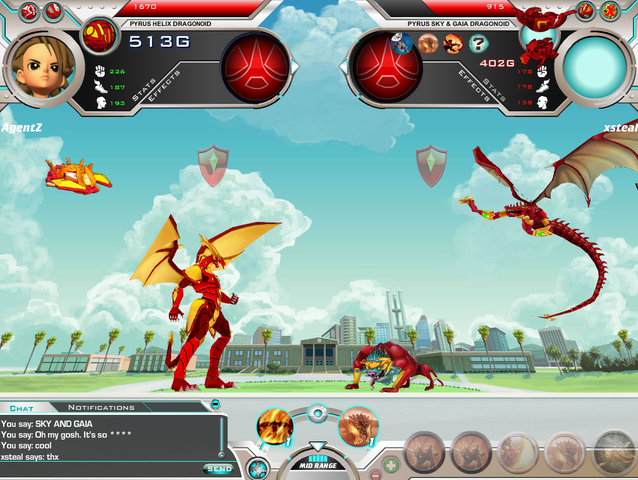Click the red minus button on card tray

point(374,475)
